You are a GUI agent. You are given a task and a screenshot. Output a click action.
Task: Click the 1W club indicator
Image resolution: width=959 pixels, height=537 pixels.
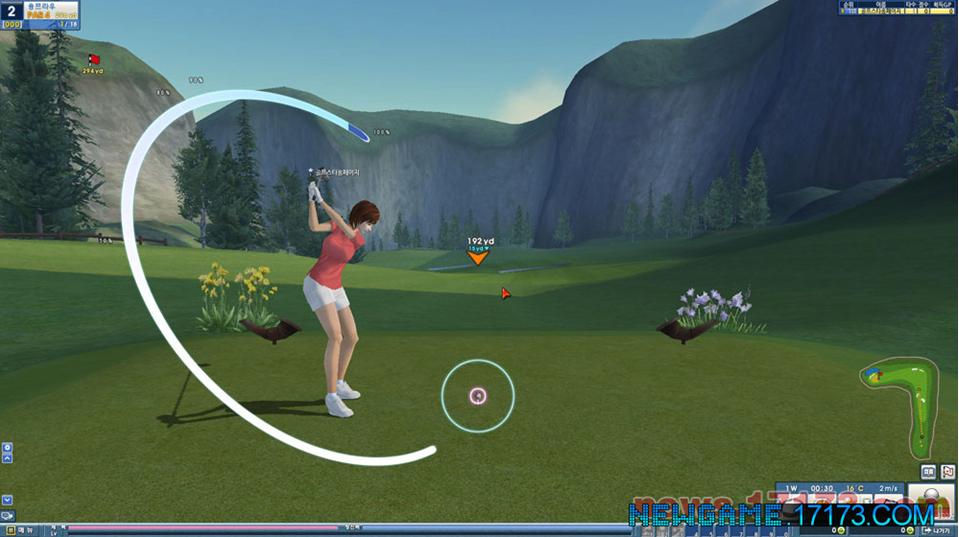pos(792,488)
